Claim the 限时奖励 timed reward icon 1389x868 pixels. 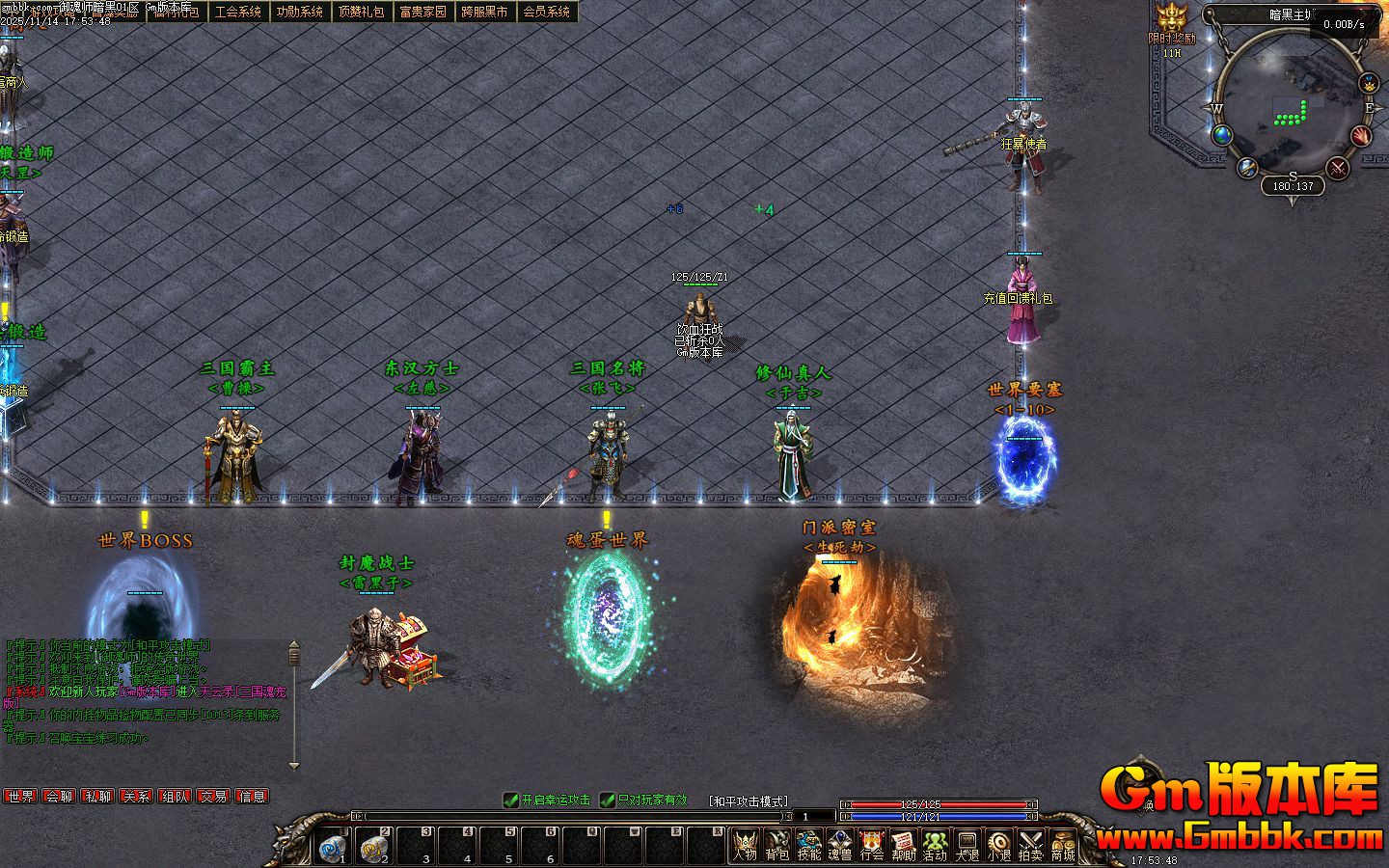(x=1171, y=19)
